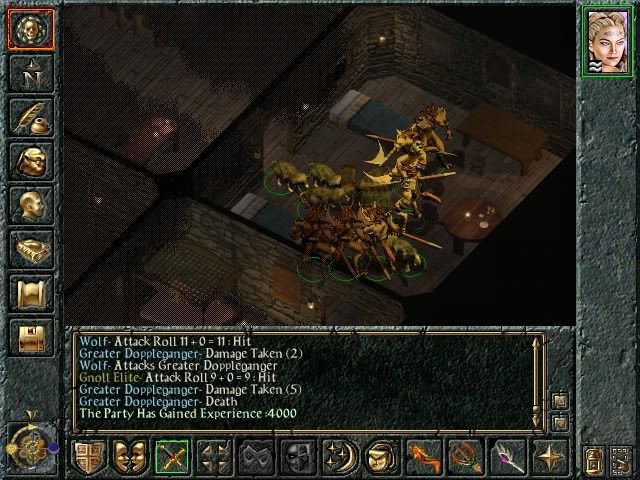
Task: Expand the message log with the up arrow
Action: click(558, 401)
